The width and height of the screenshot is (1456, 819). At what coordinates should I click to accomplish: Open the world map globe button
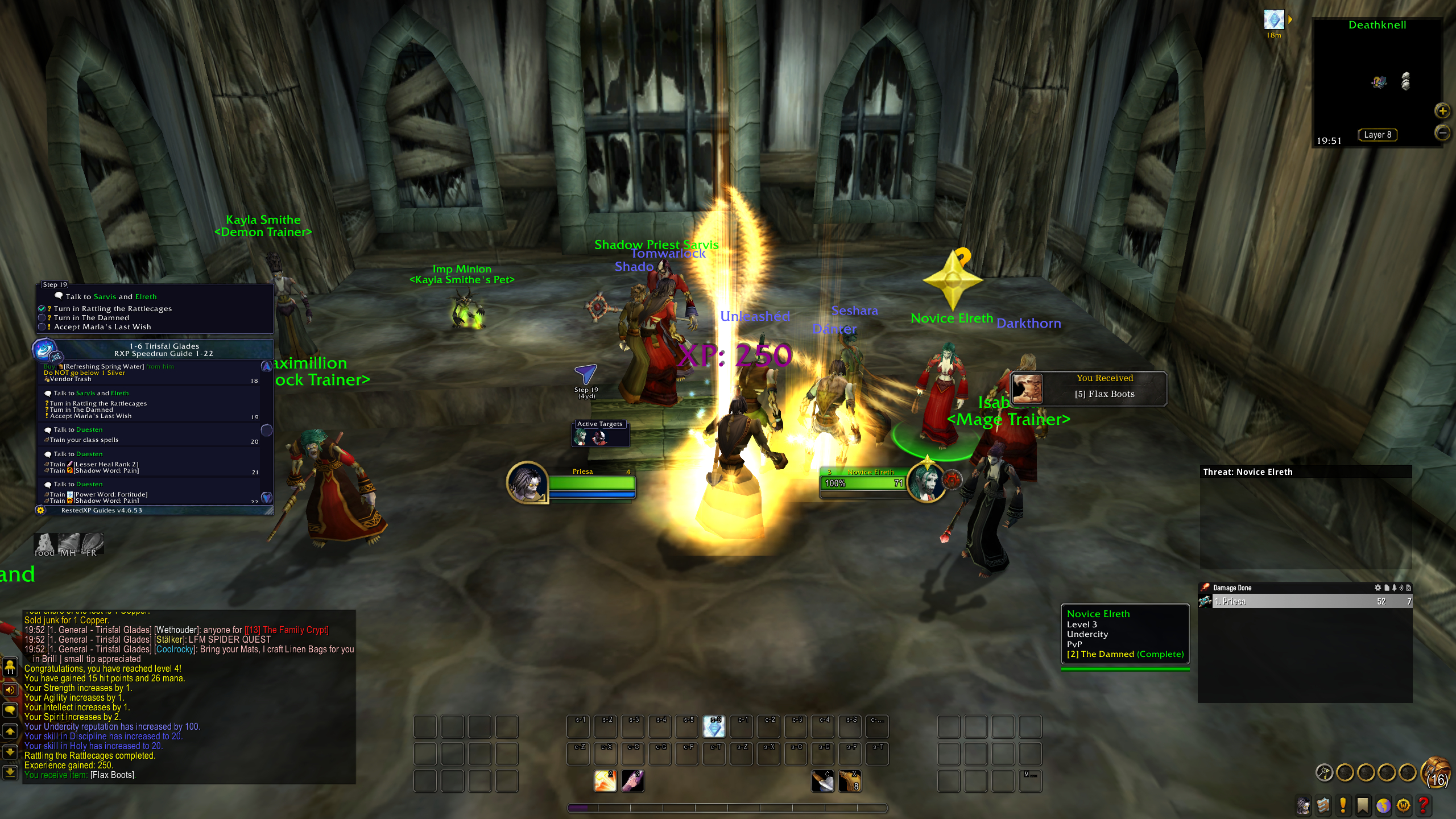pos(1383,805)
